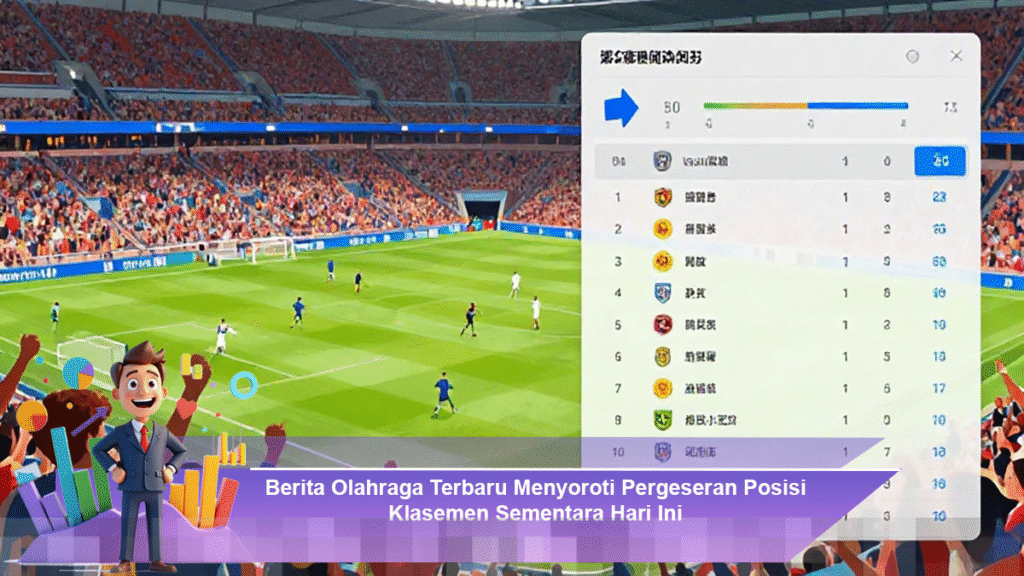
Task: Click the round grey button beside the X
Action: (x=912, y=57)
